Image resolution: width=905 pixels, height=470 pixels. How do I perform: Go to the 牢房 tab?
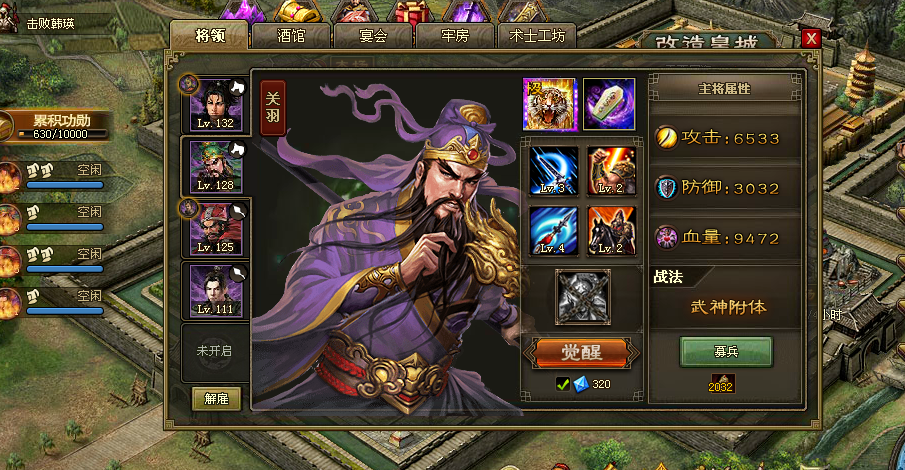point(455,36)
